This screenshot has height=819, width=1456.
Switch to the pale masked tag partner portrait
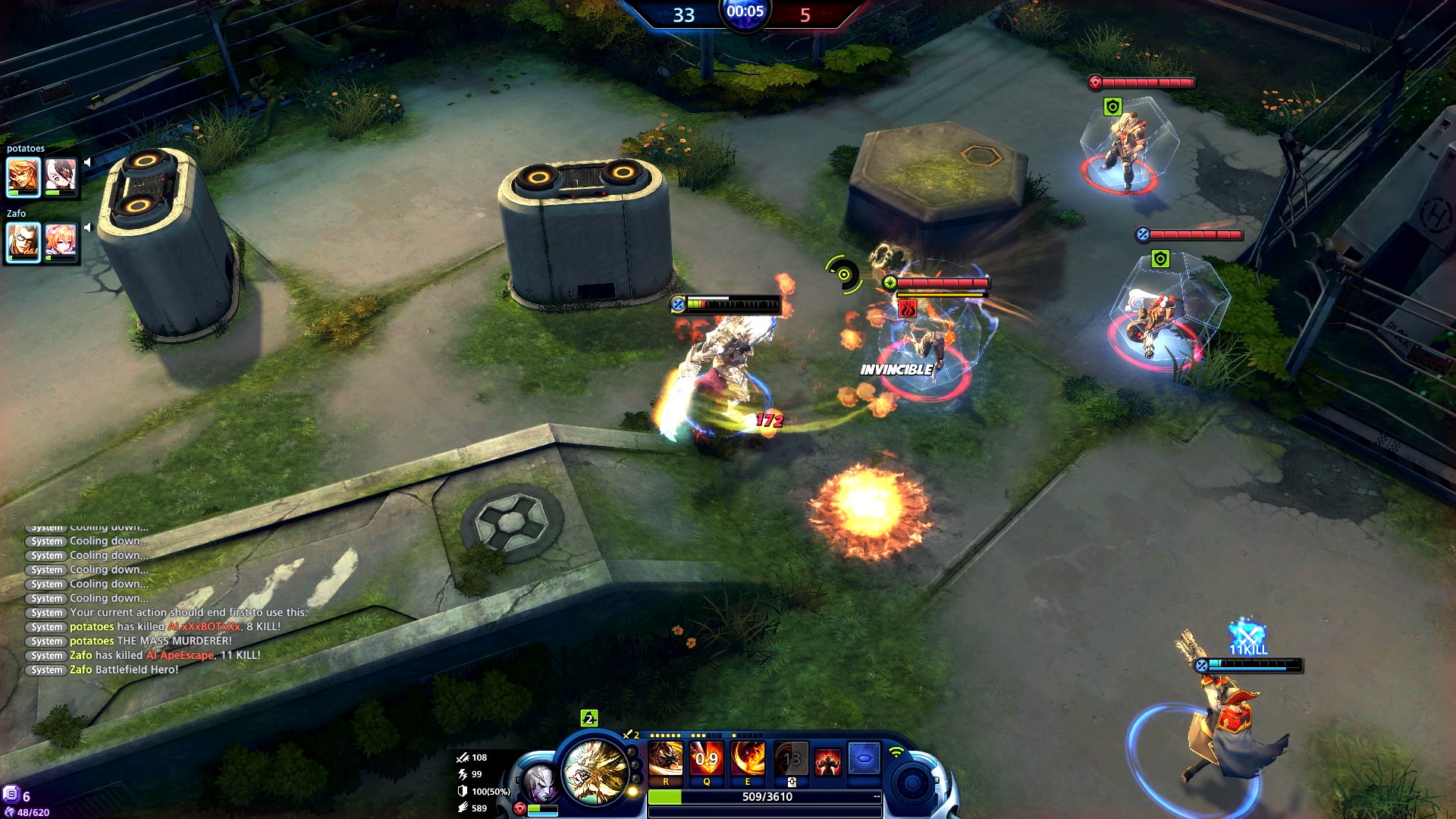pyautogui.click(x=540, y=784)
